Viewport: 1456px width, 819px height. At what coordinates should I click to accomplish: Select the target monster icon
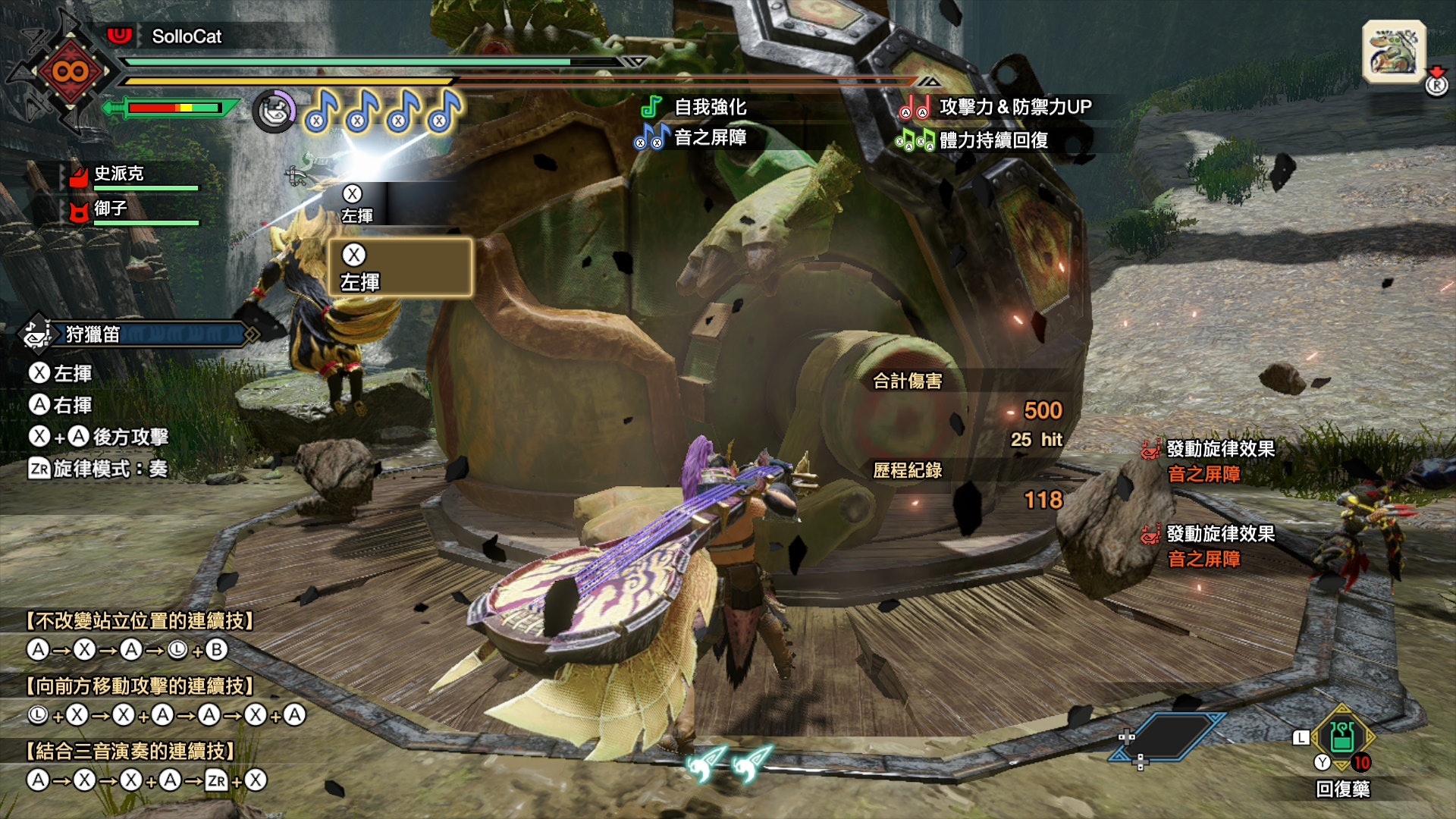tap(1394, 52)
